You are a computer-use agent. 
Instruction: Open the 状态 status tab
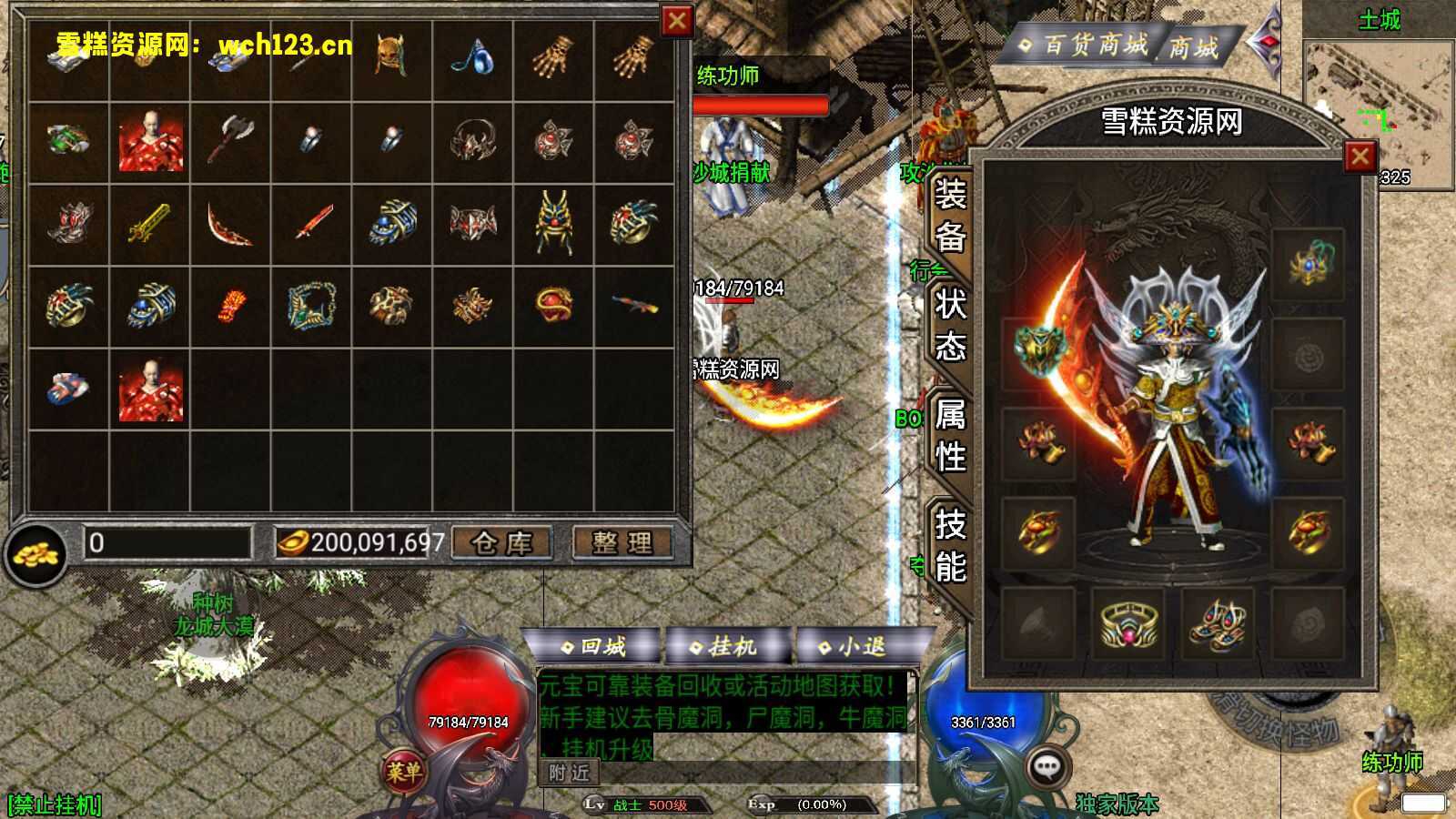click(950, 325)
